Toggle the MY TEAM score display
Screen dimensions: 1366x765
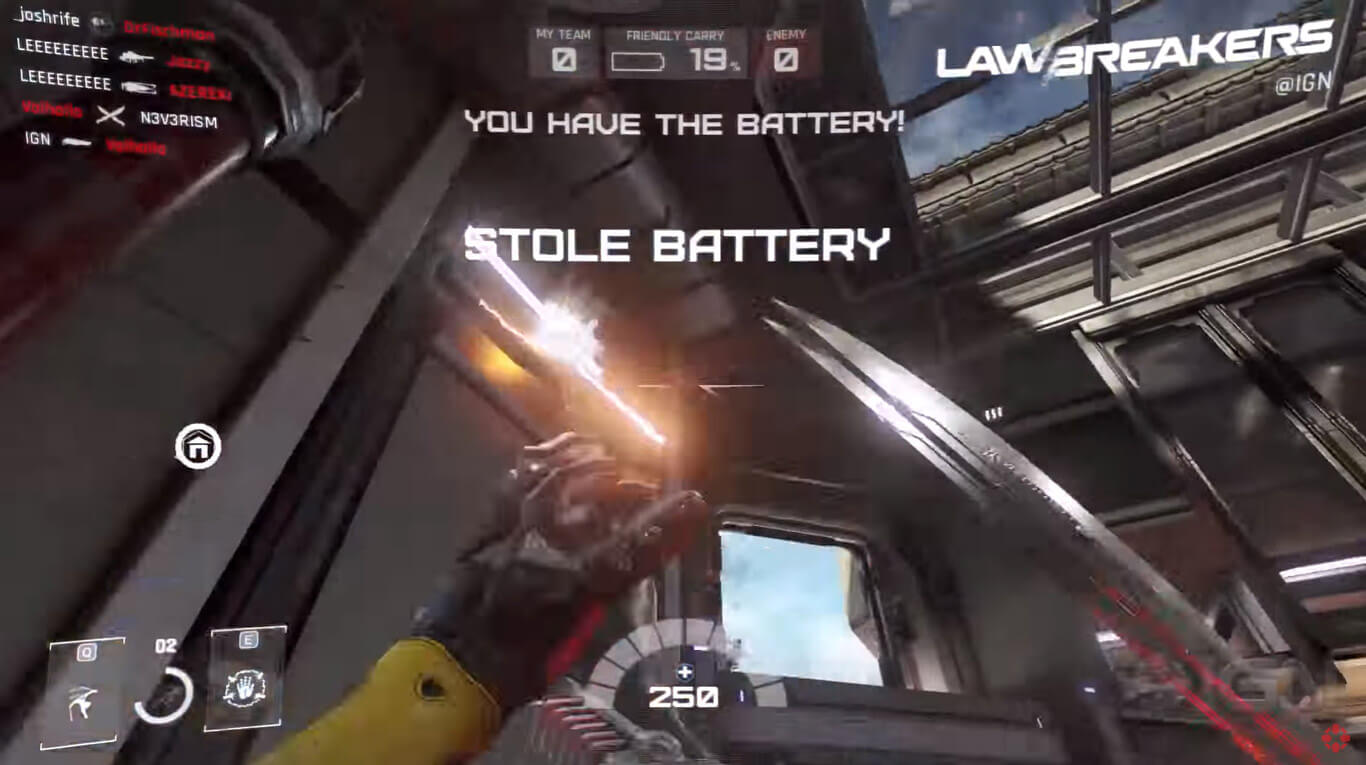[x=562, y=61]
